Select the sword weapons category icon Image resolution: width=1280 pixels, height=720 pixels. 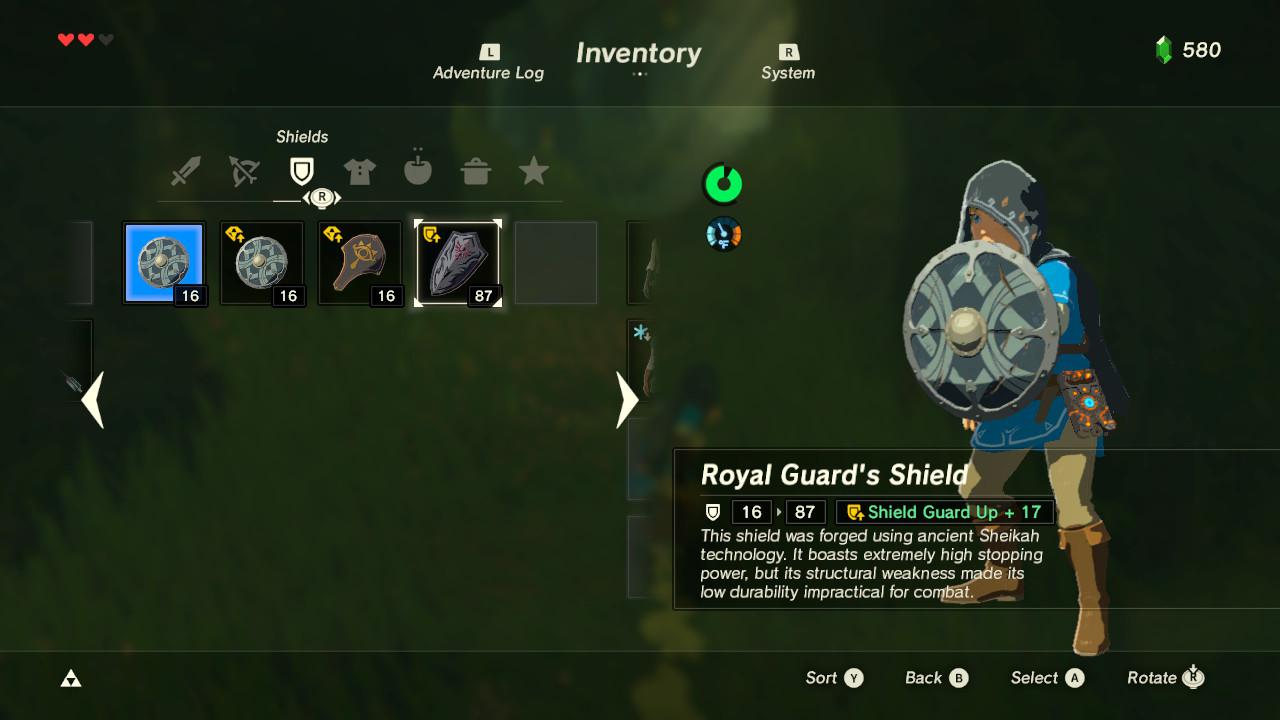pyautogui.click(x=184, y=170)
